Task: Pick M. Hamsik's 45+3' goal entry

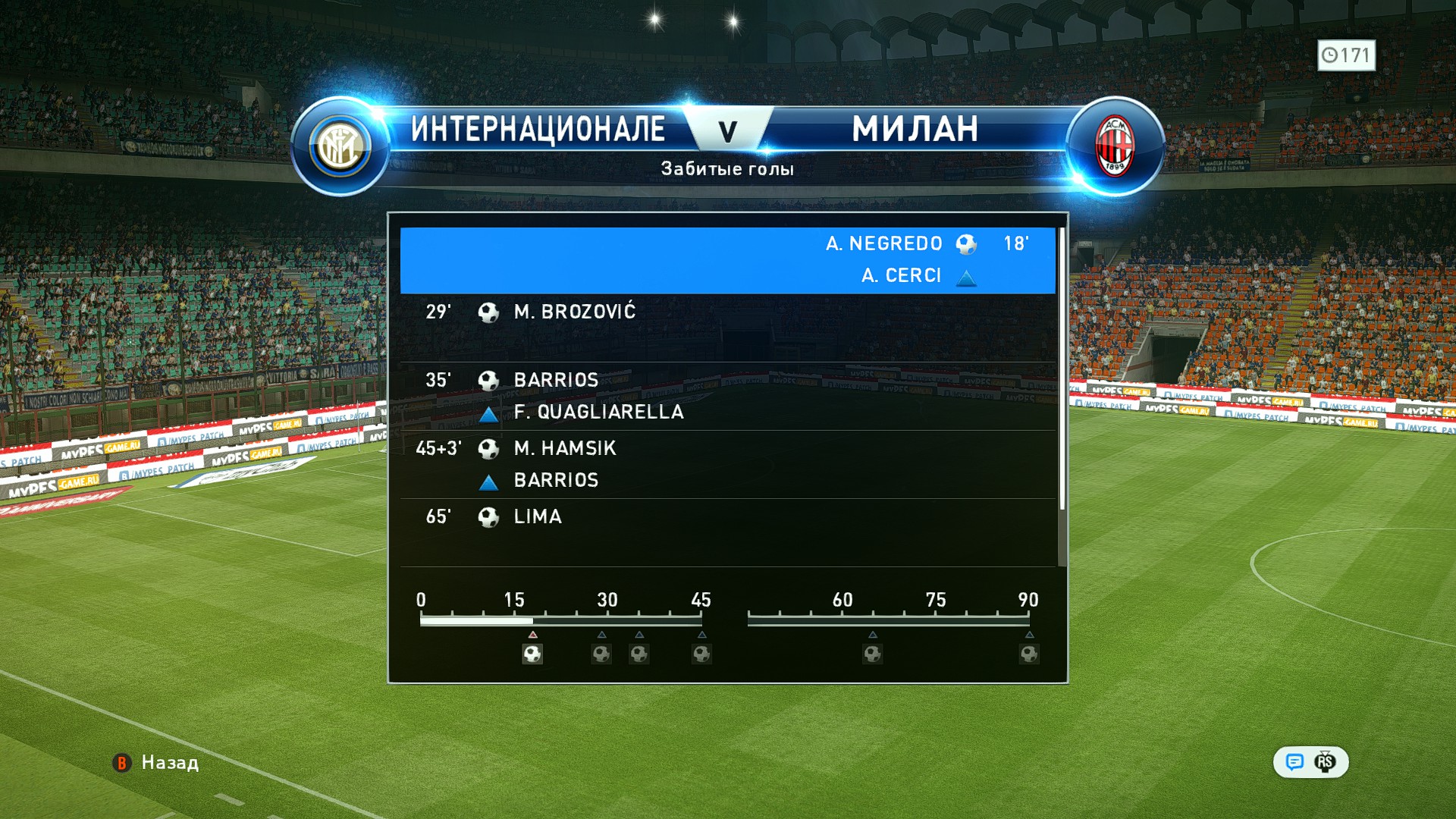Action: 727,463
